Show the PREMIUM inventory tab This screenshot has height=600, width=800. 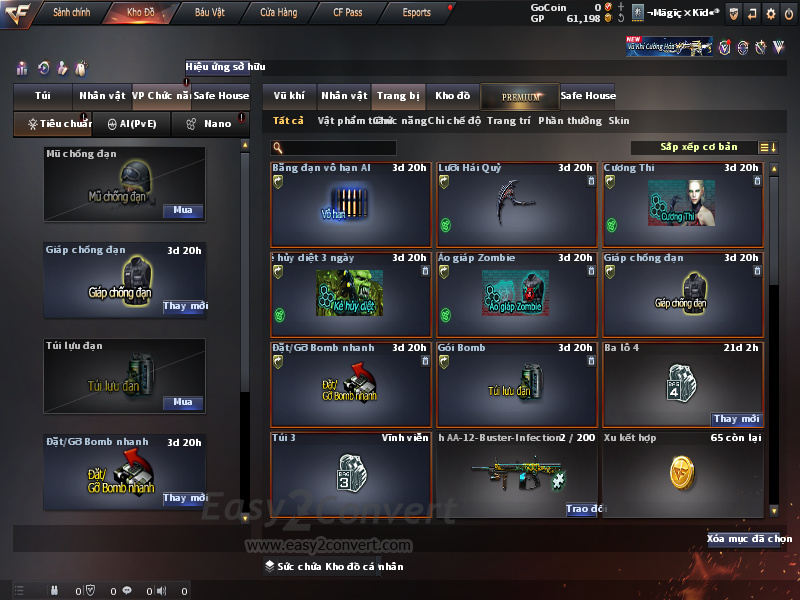[x=520, y=96]
